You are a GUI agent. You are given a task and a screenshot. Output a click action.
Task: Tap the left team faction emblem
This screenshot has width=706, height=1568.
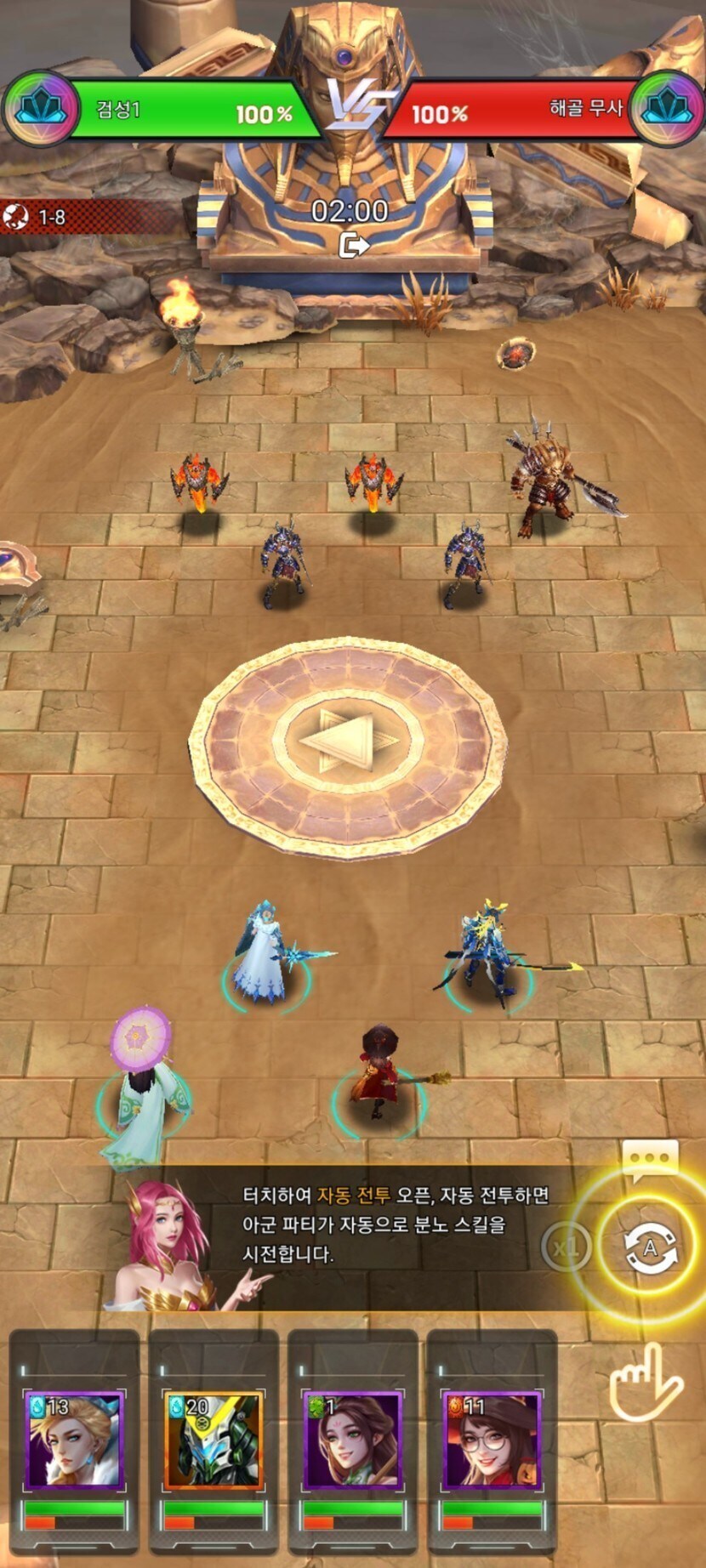point(38,110)
